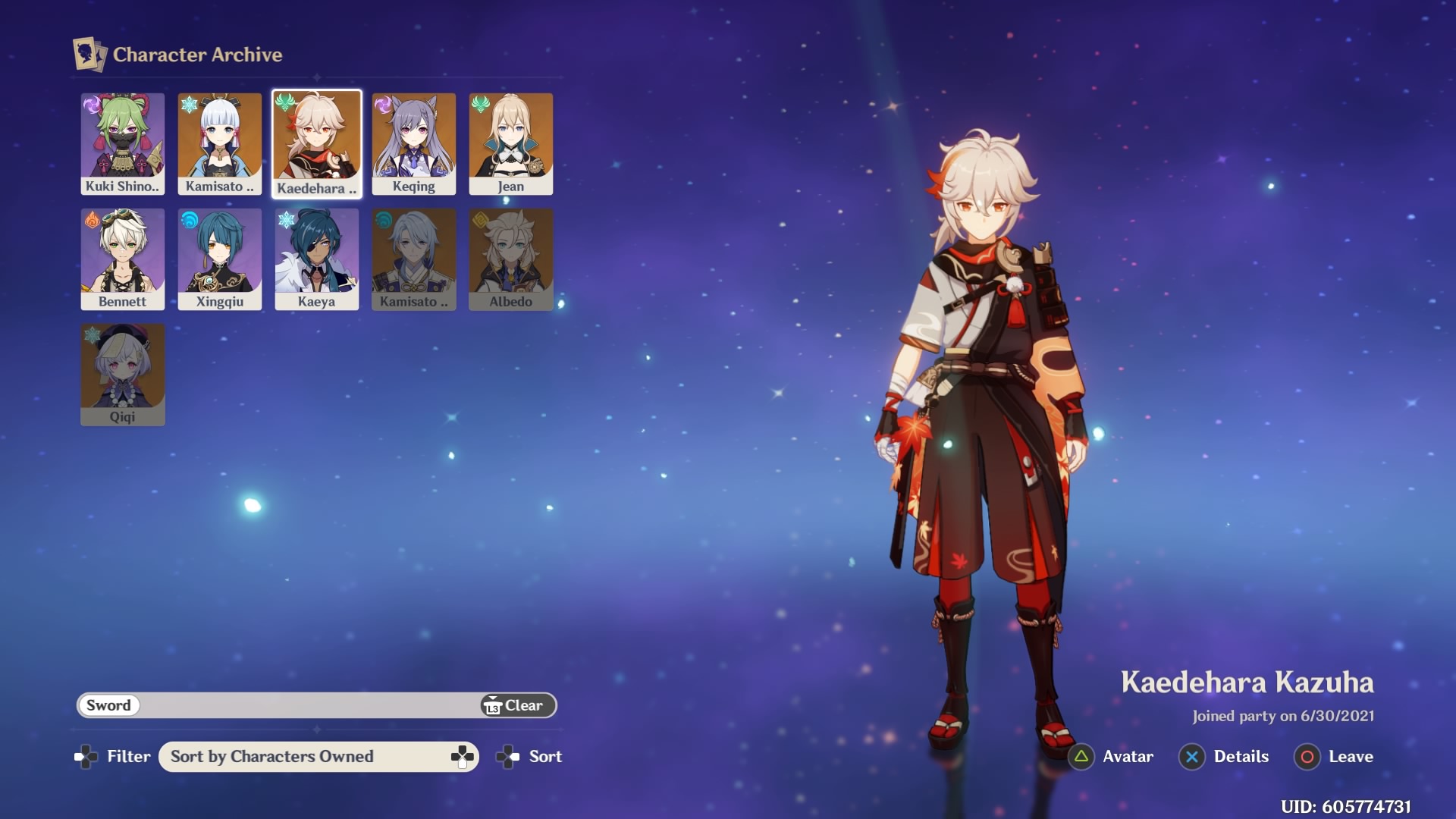View Kazuha's character Details

1224,756
